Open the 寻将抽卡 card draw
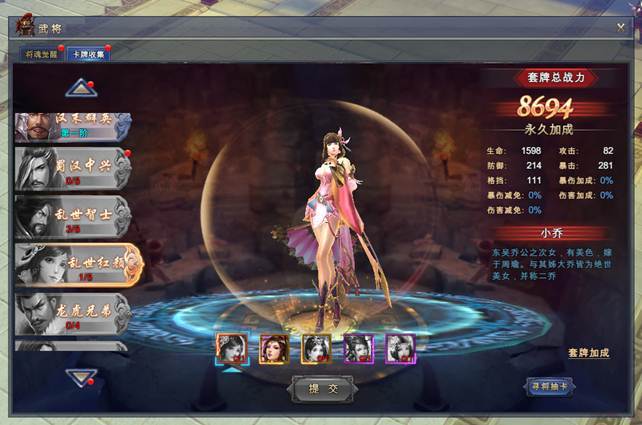The width and height of the screenshot is (642, 425). [x=550, y=386]
